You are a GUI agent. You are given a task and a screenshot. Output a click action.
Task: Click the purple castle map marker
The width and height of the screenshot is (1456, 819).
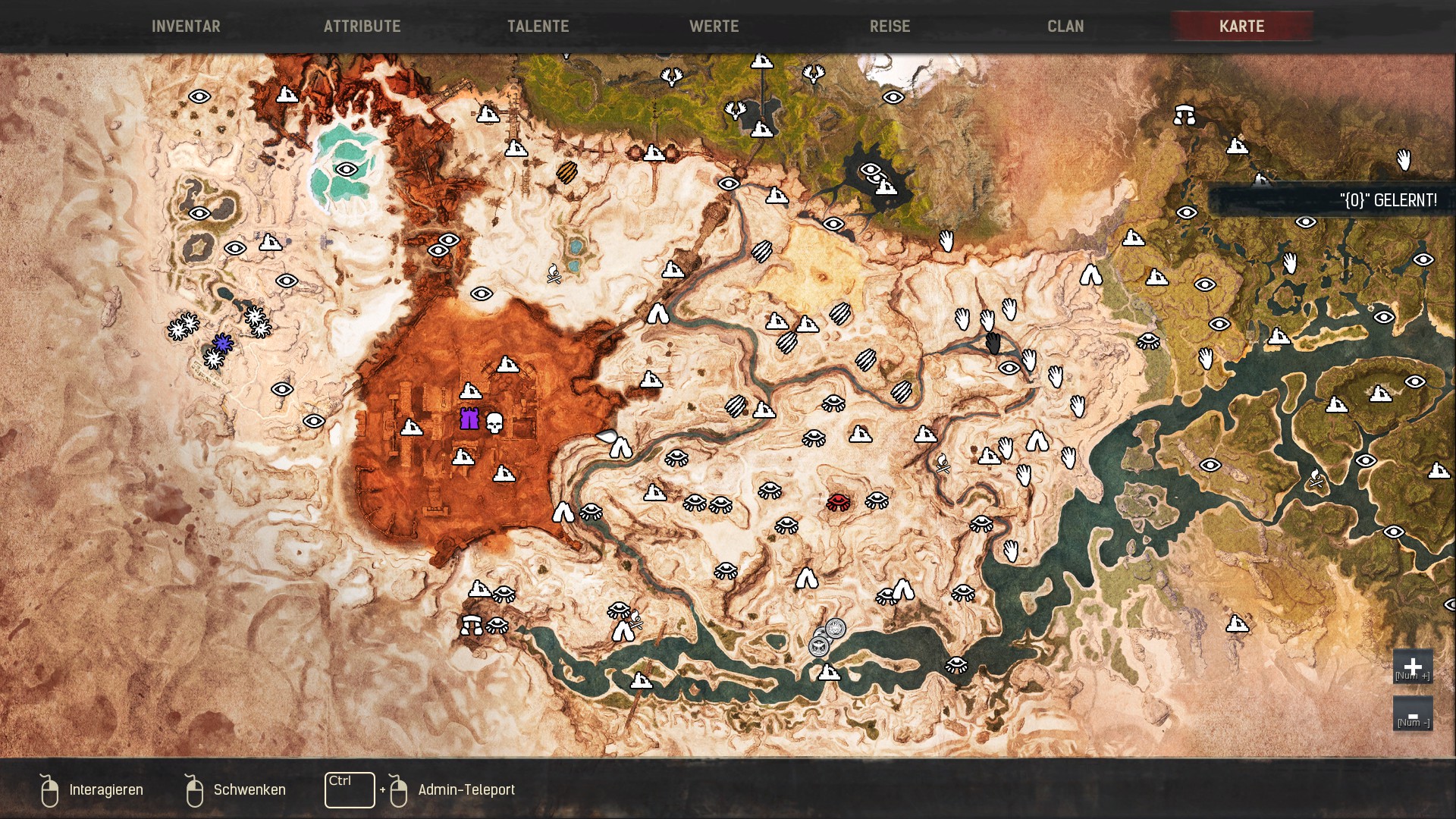469,419
